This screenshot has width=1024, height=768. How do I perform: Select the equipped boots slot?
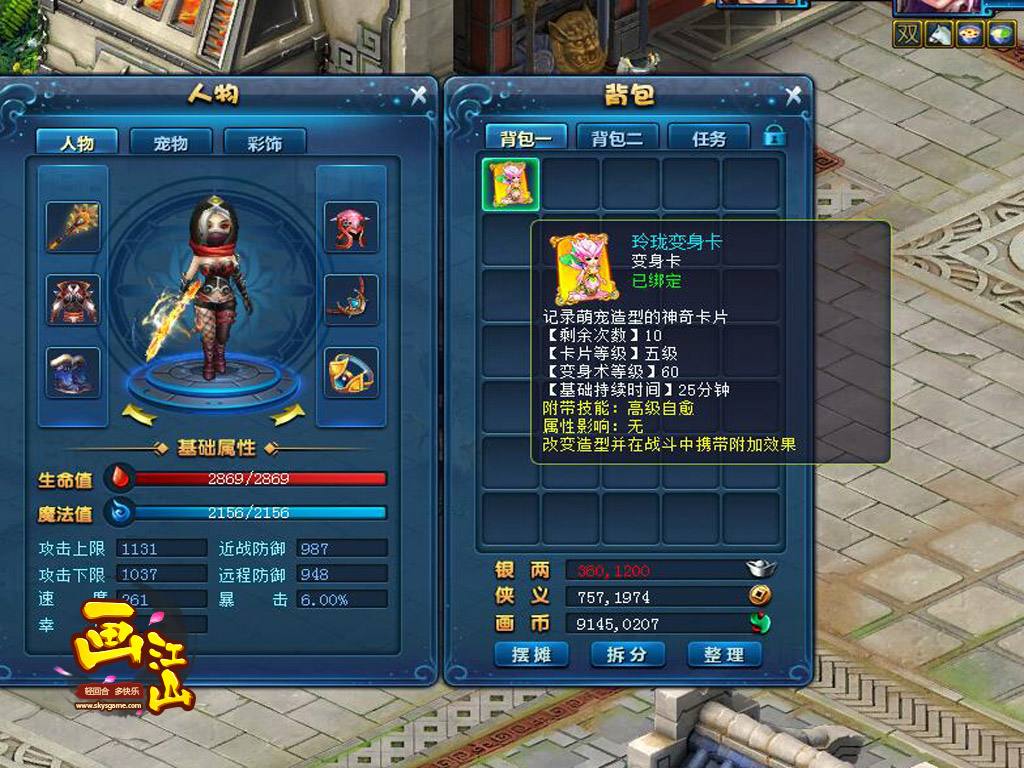[73, 372]
